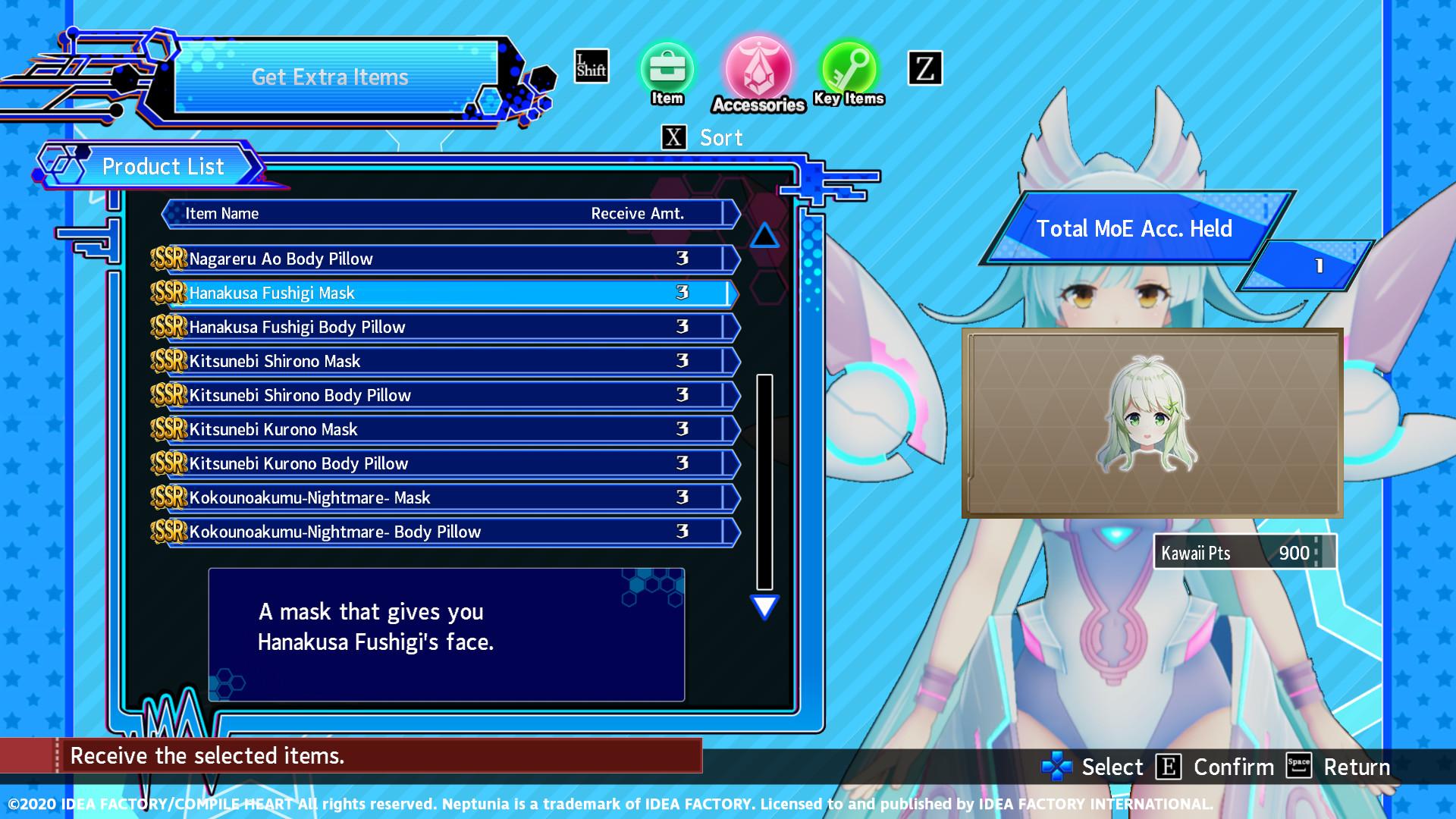
Task: Expand the Hanakusa Fushigi Mask row chevron
Action: point(732,293)
